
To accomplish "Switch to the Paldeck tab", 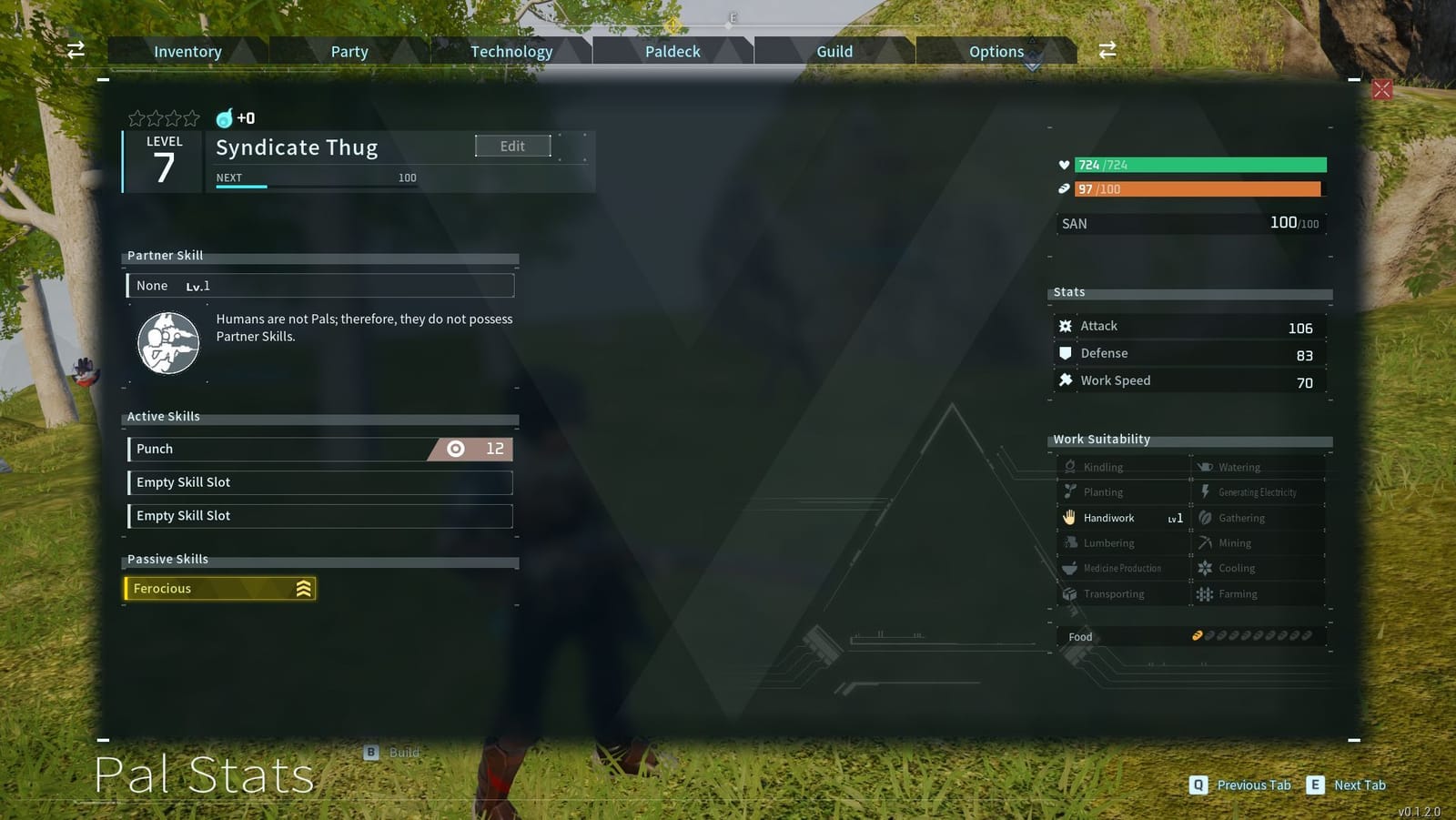I will point(672,51).
